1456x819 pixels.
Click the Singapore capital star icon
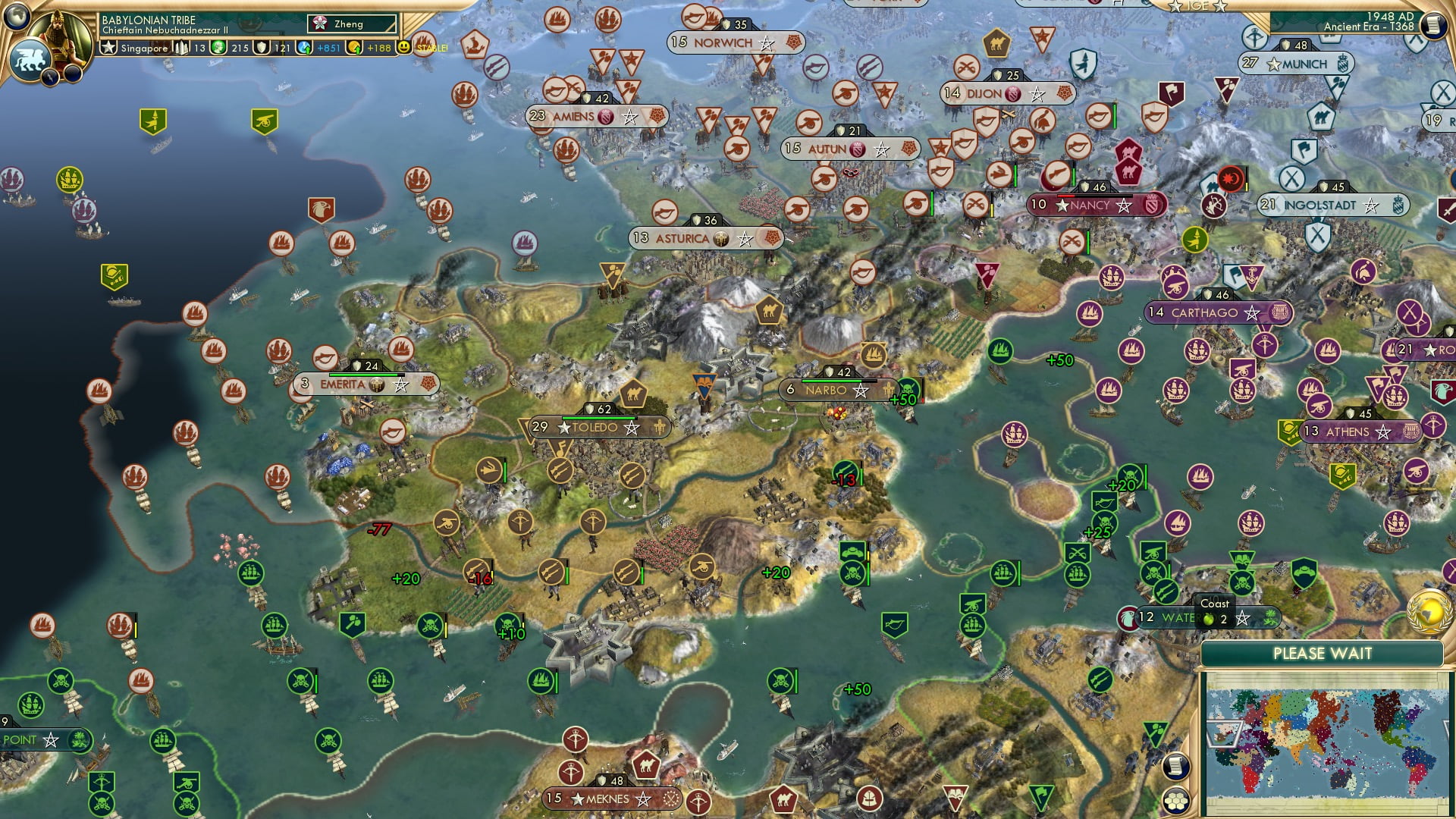[x=109, y=48]
